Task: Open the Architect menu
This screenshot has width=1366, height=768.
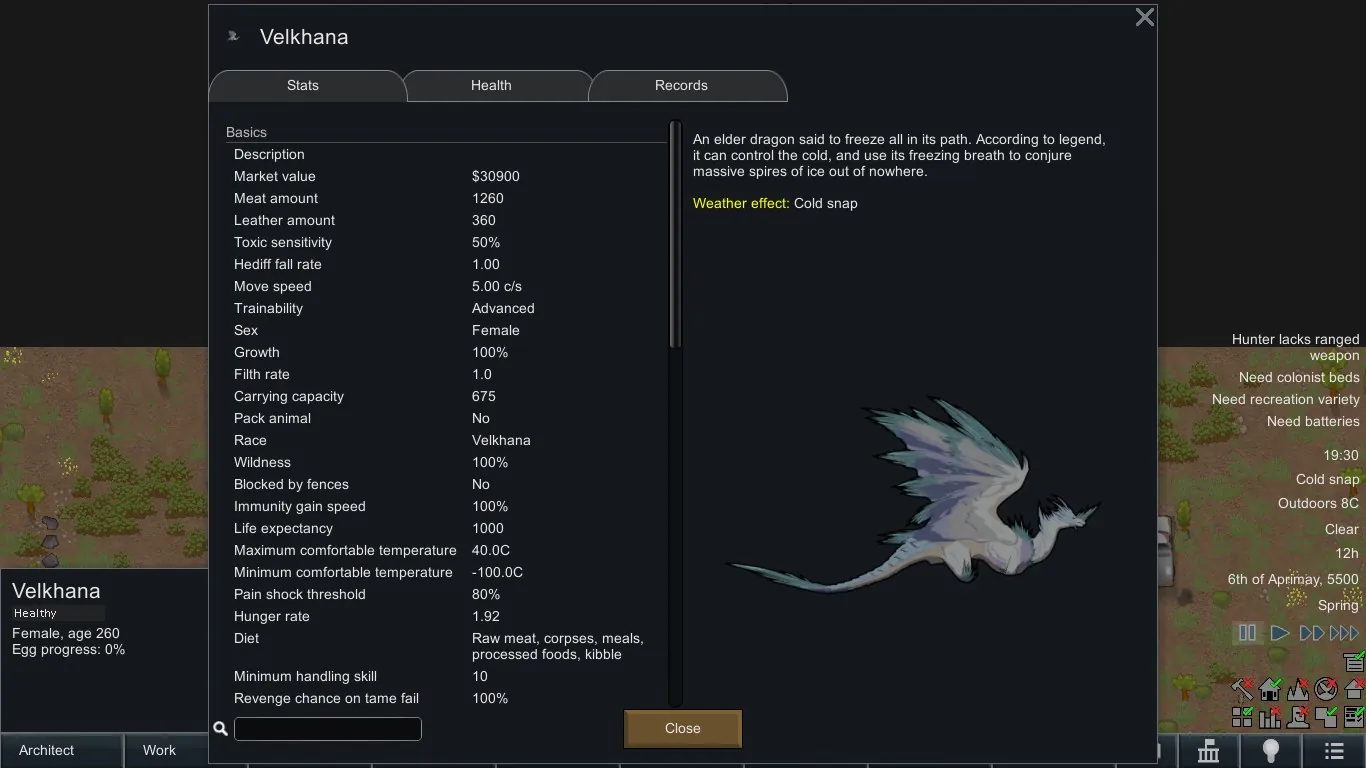Action: (x=47, y=750)
